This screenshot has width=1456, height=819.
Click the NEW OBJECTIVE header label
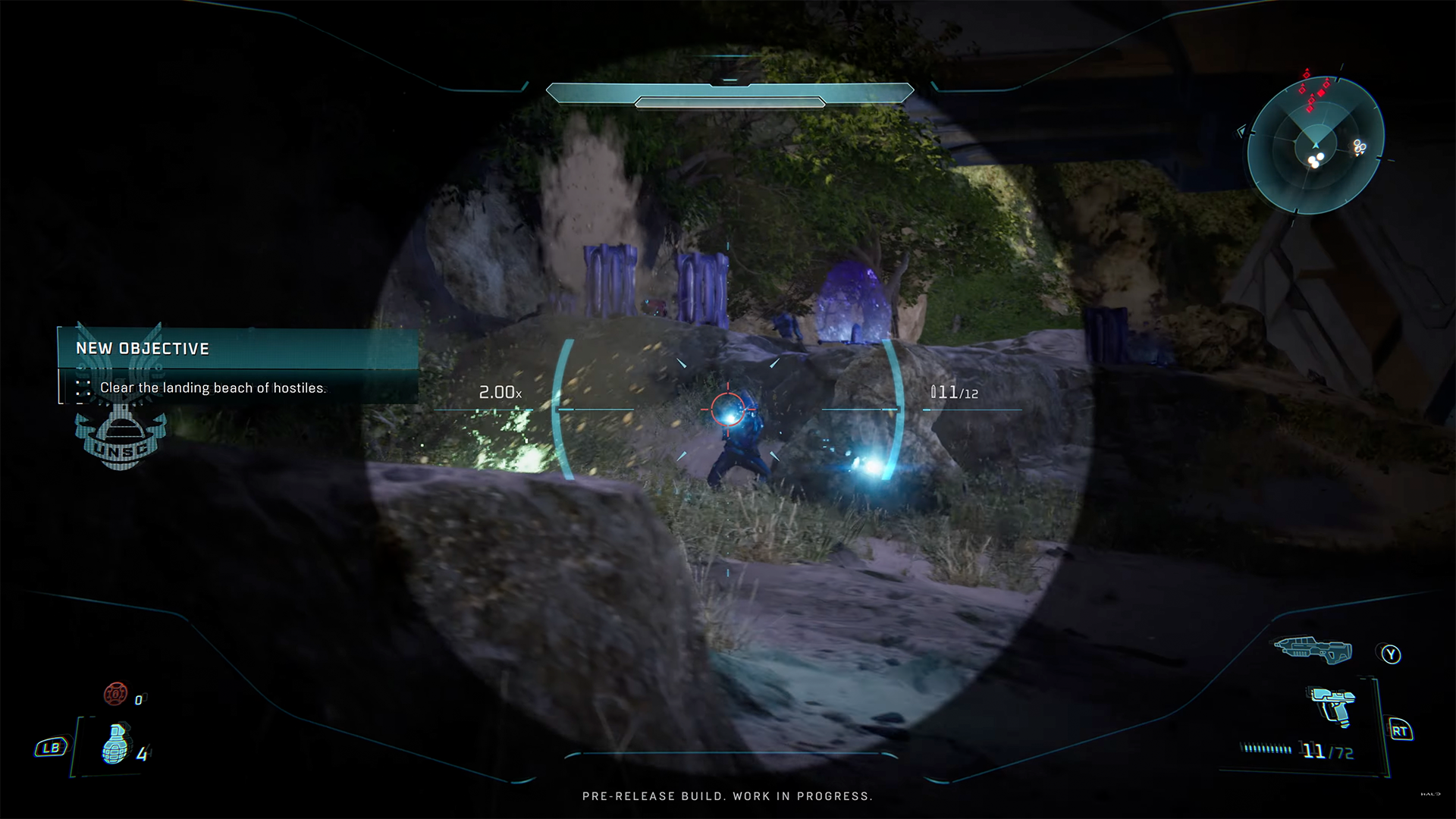point(143,349)
